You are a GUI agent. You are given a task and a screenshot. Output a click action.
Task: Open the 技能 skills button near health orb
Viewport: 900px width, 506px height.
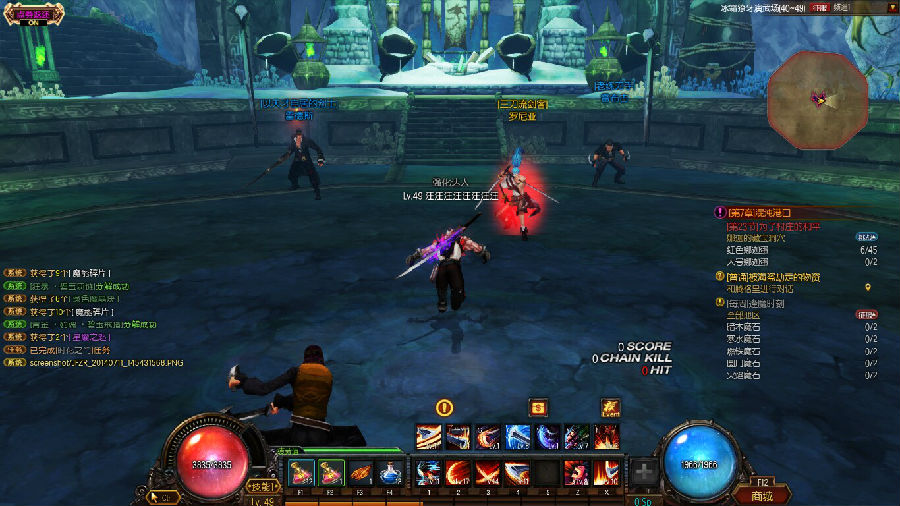pyautogui.click(x=263, y=486)
